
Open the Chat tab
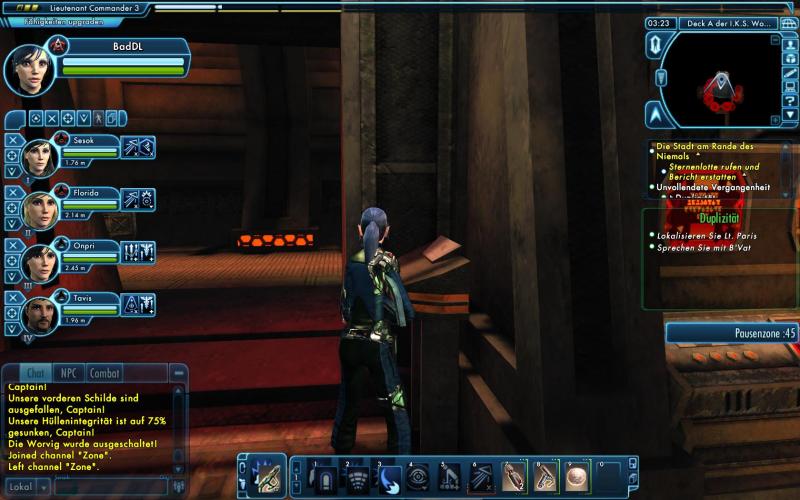click(x=35, y=373)
